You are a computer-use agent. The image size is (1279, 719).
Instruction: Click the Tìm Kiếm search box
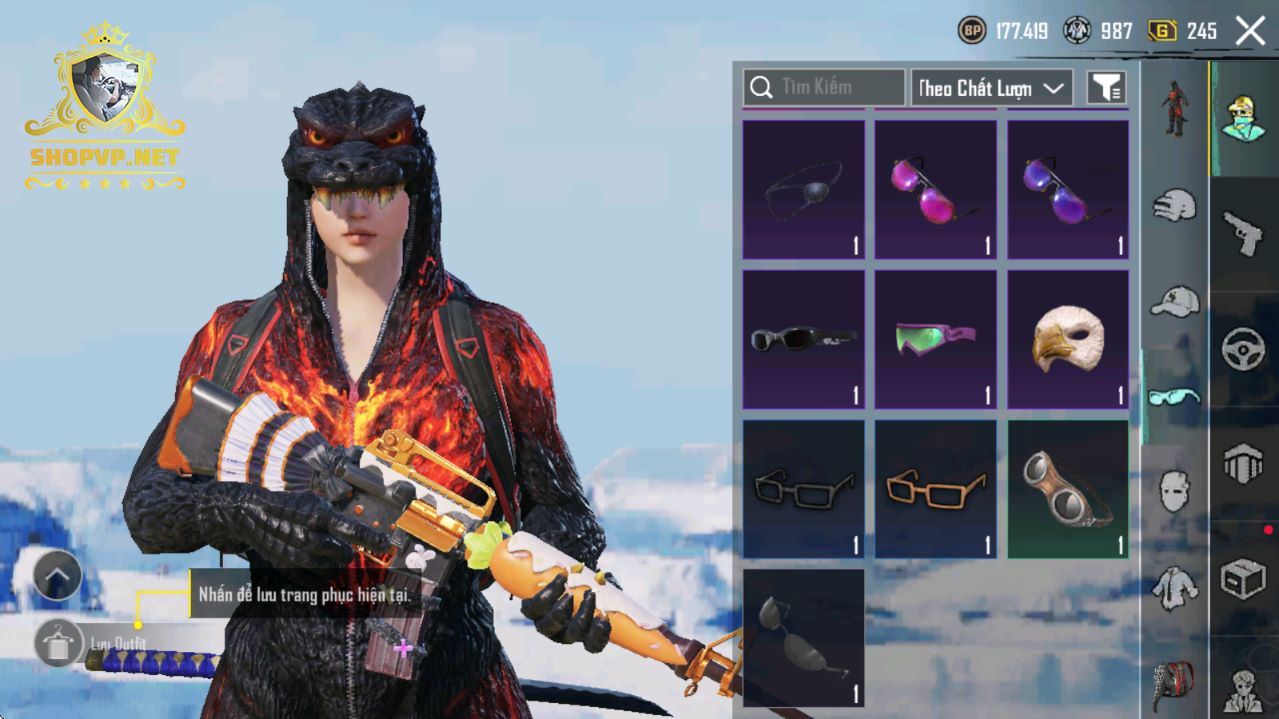(x=824, y=88)
